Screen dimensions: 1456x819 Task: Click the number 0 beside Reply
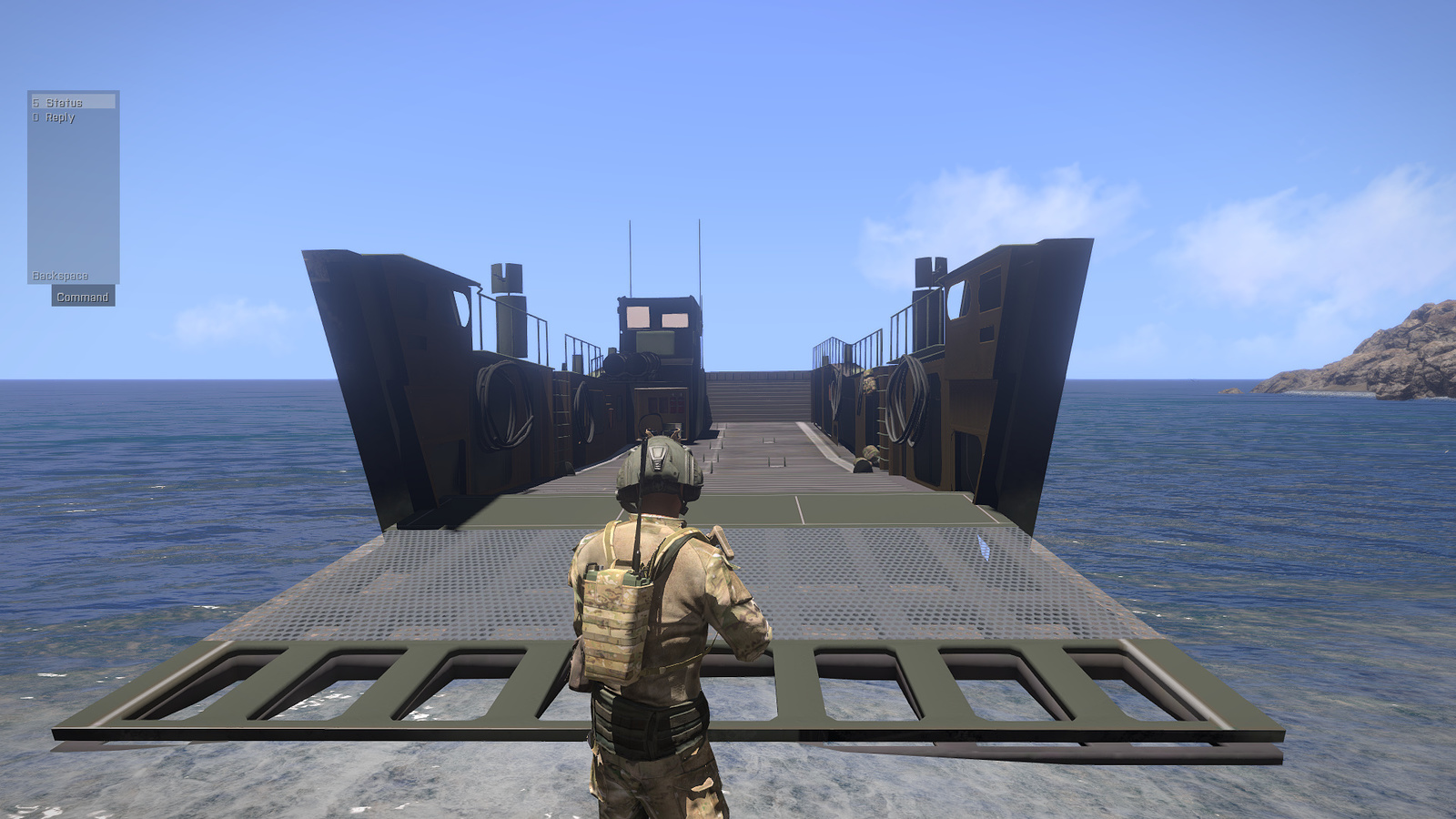[x=35, y=118]
